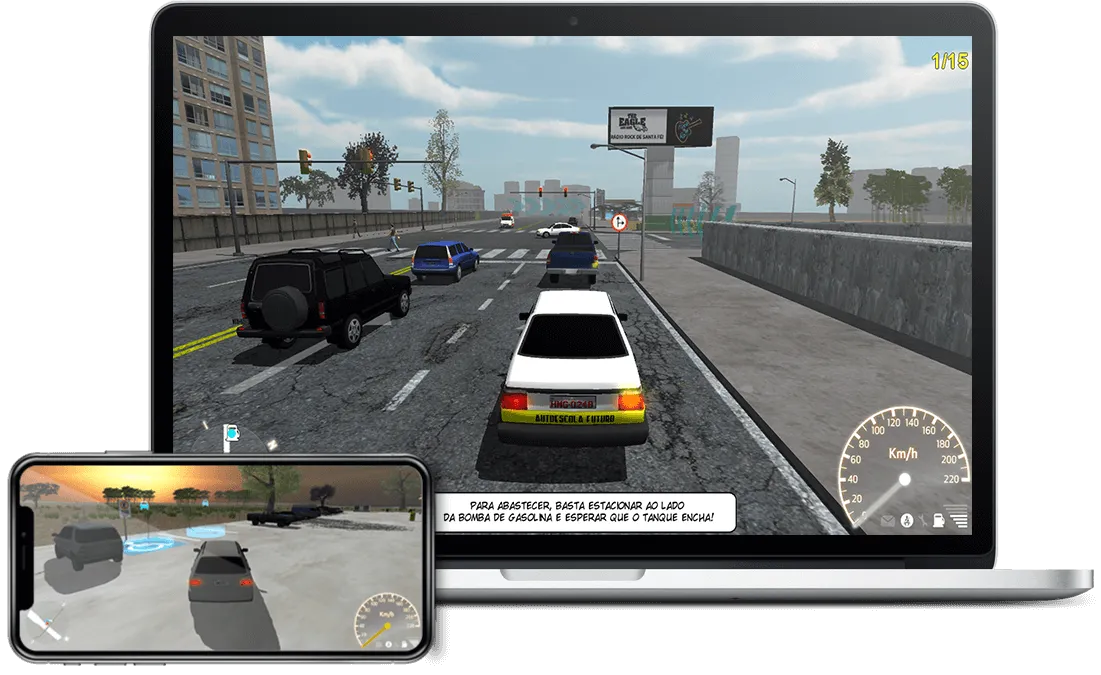Click the stacked-bars indicator beside the fuel icon
Viewport: 1101px width, 675px height.
point(959,519)
